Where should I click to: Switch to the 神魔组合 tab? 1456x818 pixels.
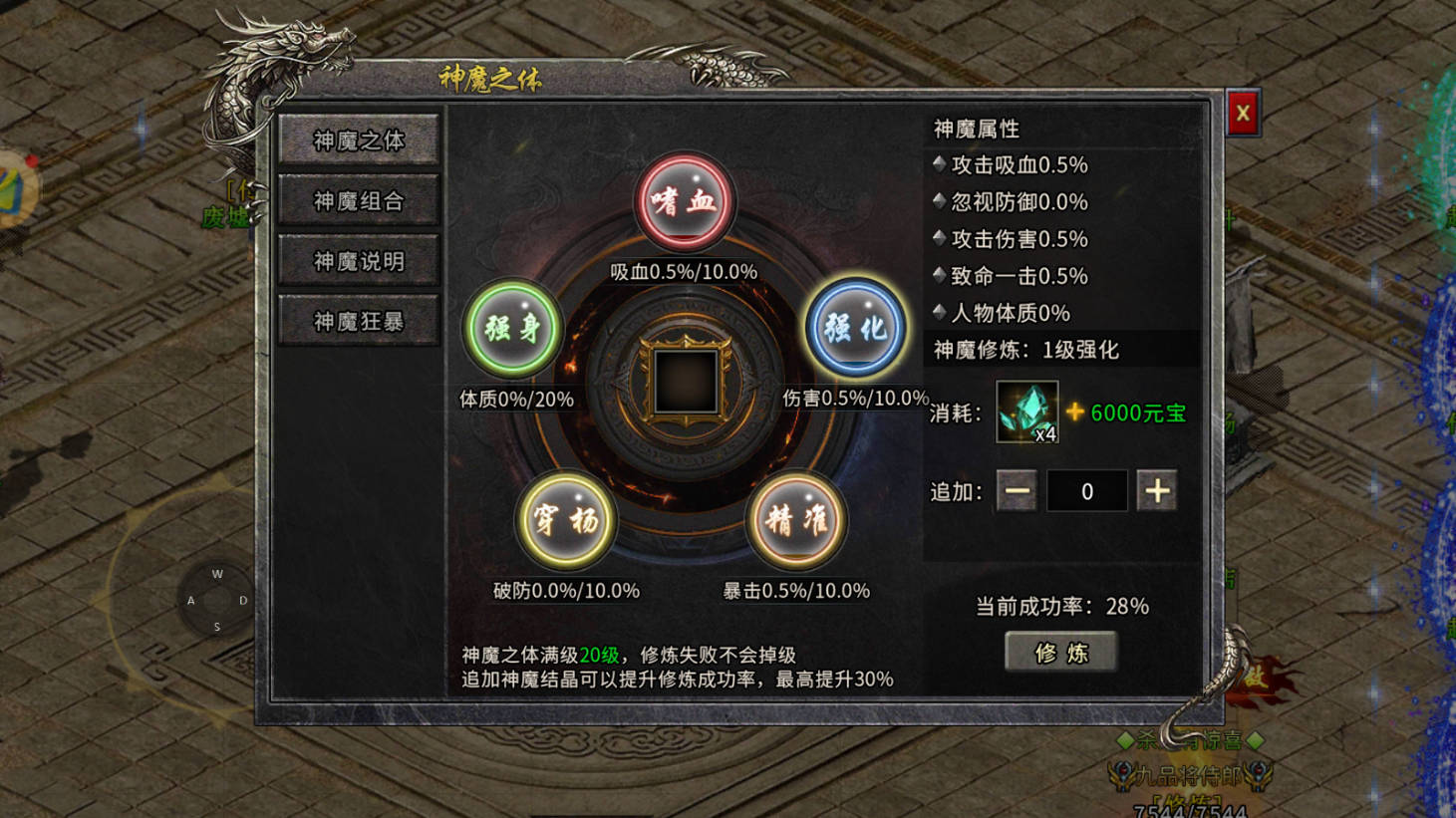tap(359, 200)
